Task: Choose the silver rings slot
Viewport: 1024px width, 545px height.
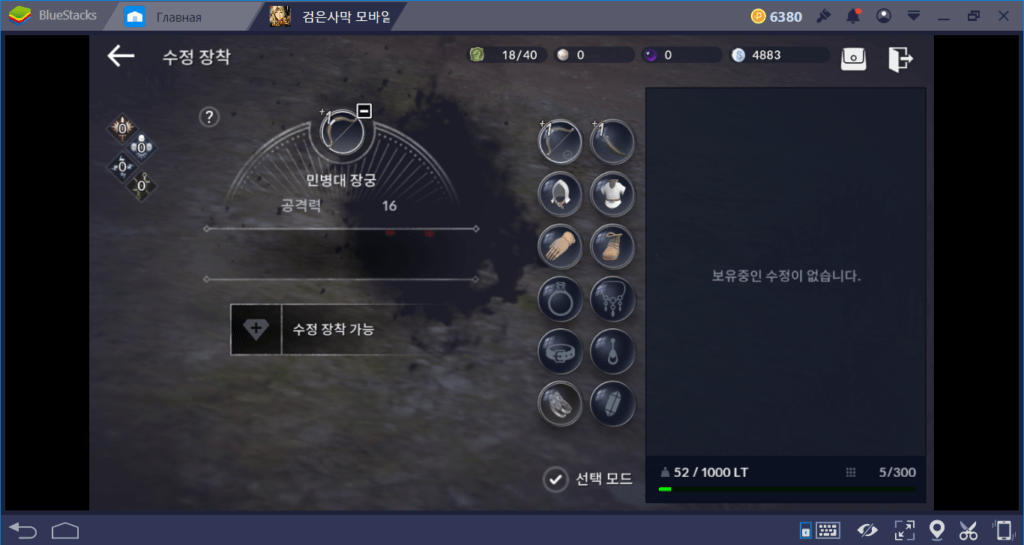Action: click(560, 402)
